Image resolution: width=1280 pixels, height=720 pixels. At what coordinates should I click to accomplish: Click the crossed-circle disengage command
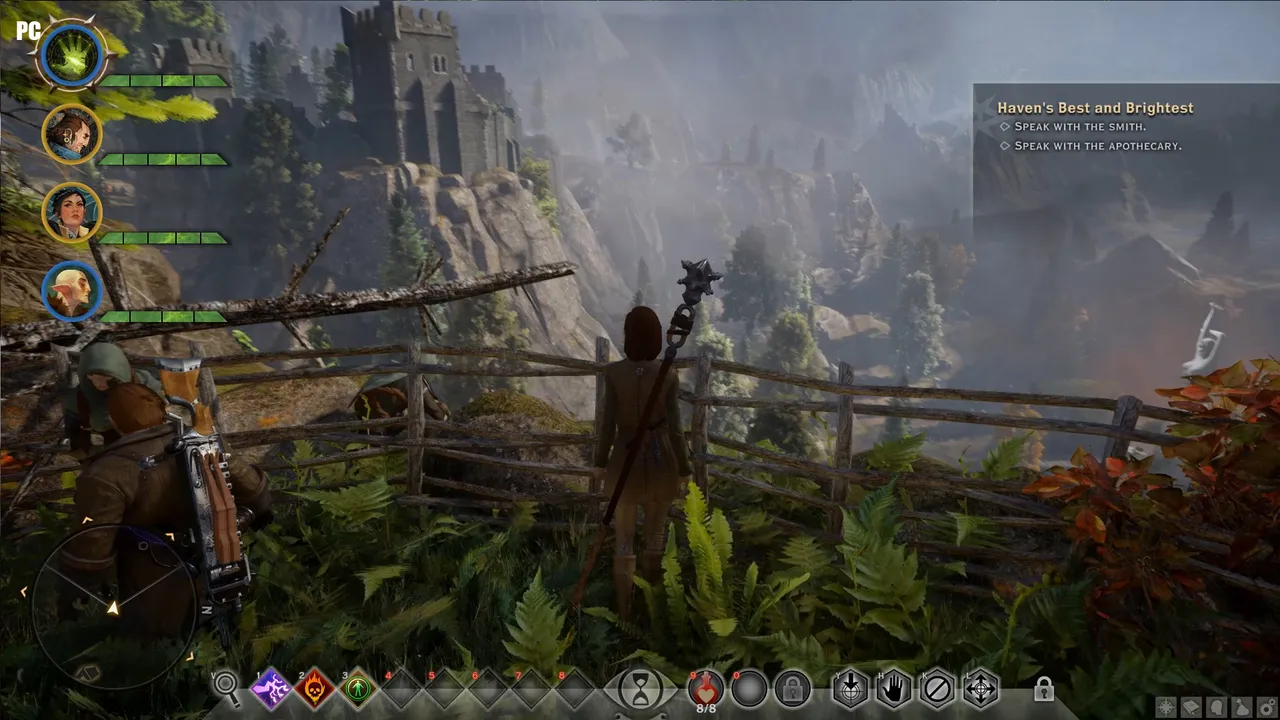click(937, 689)
